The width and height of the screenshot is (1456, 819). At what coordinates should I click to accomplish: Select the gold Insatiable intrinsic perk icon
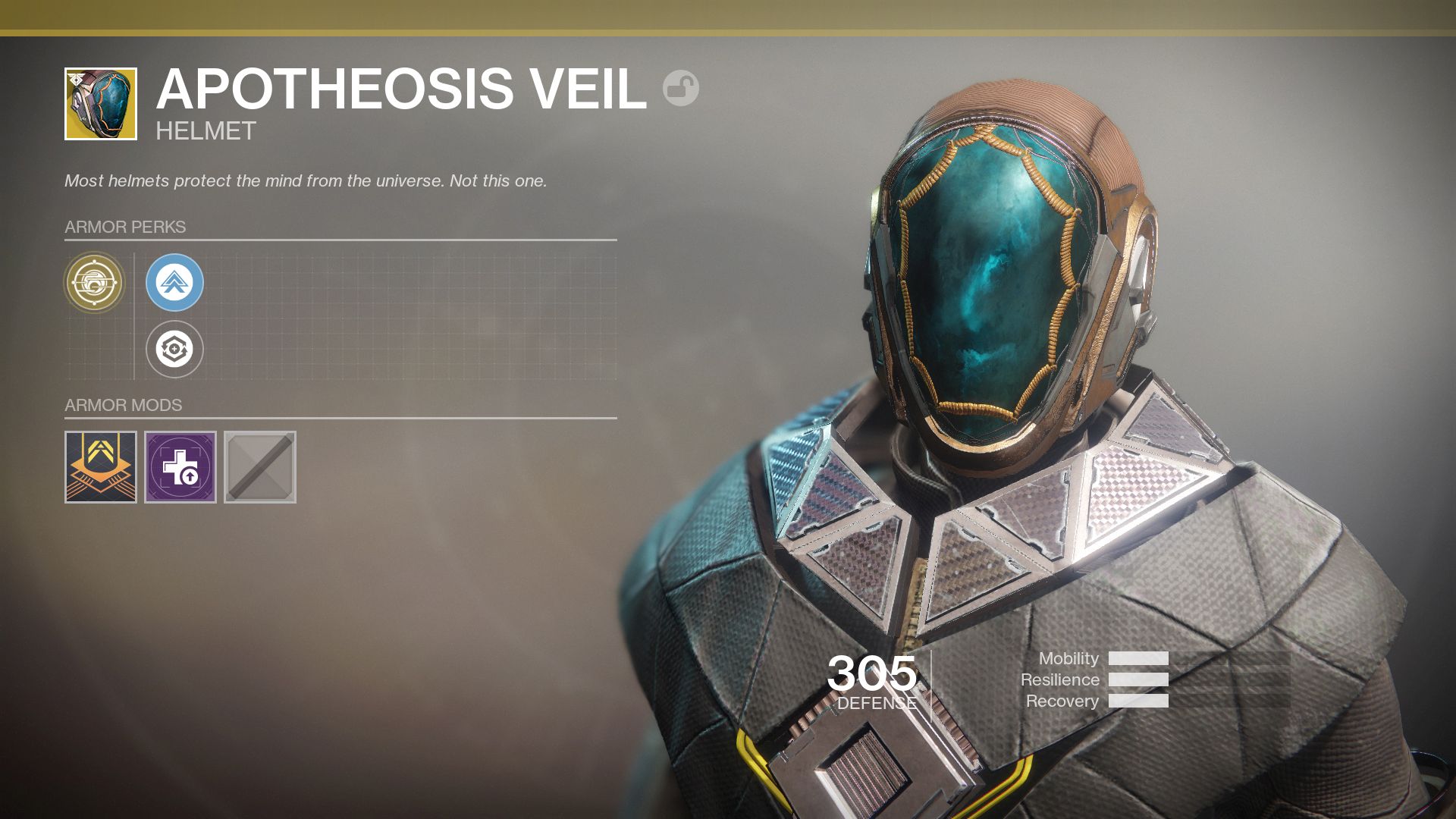(96, 282)
